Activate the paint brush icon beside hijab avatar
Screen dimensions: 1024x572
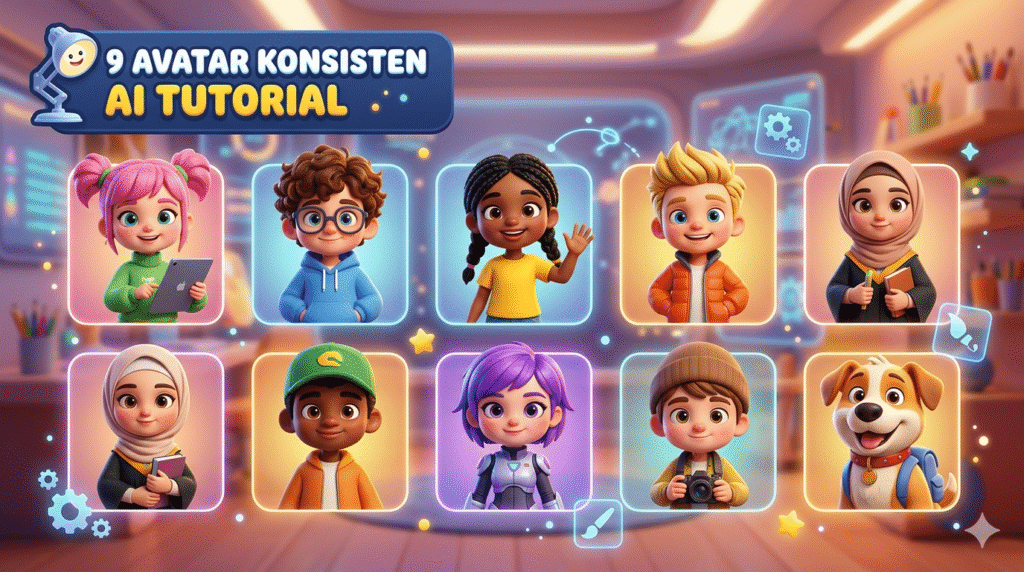962,331
